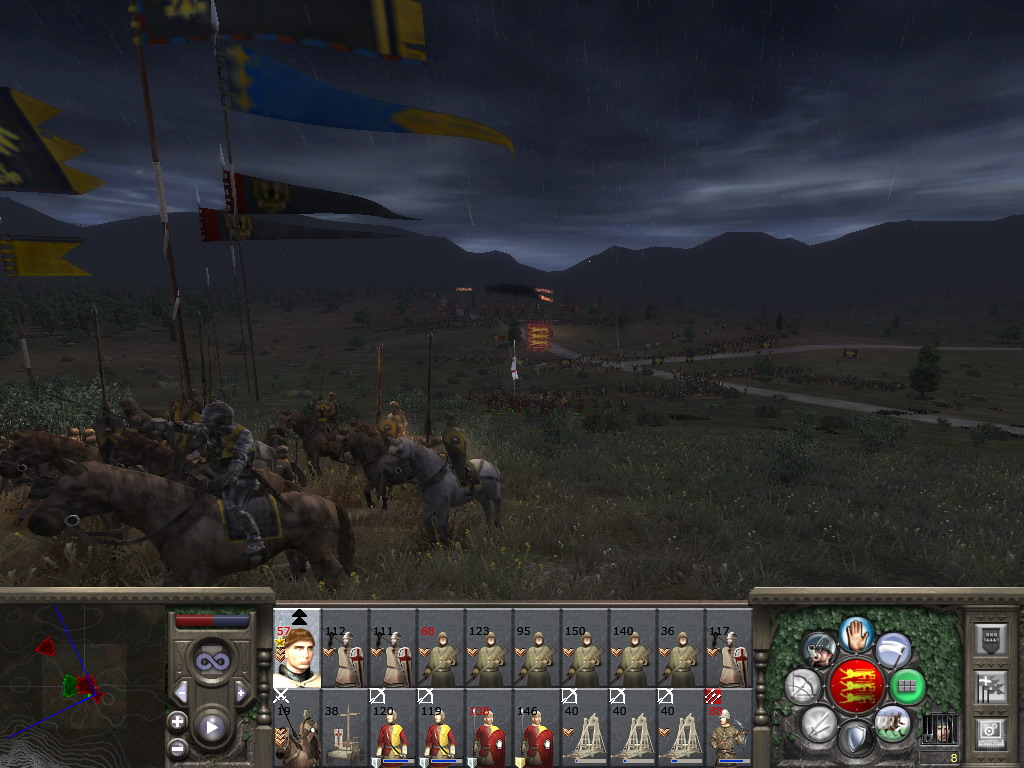Zoom out the minimap with minus button

pos(177,747)
